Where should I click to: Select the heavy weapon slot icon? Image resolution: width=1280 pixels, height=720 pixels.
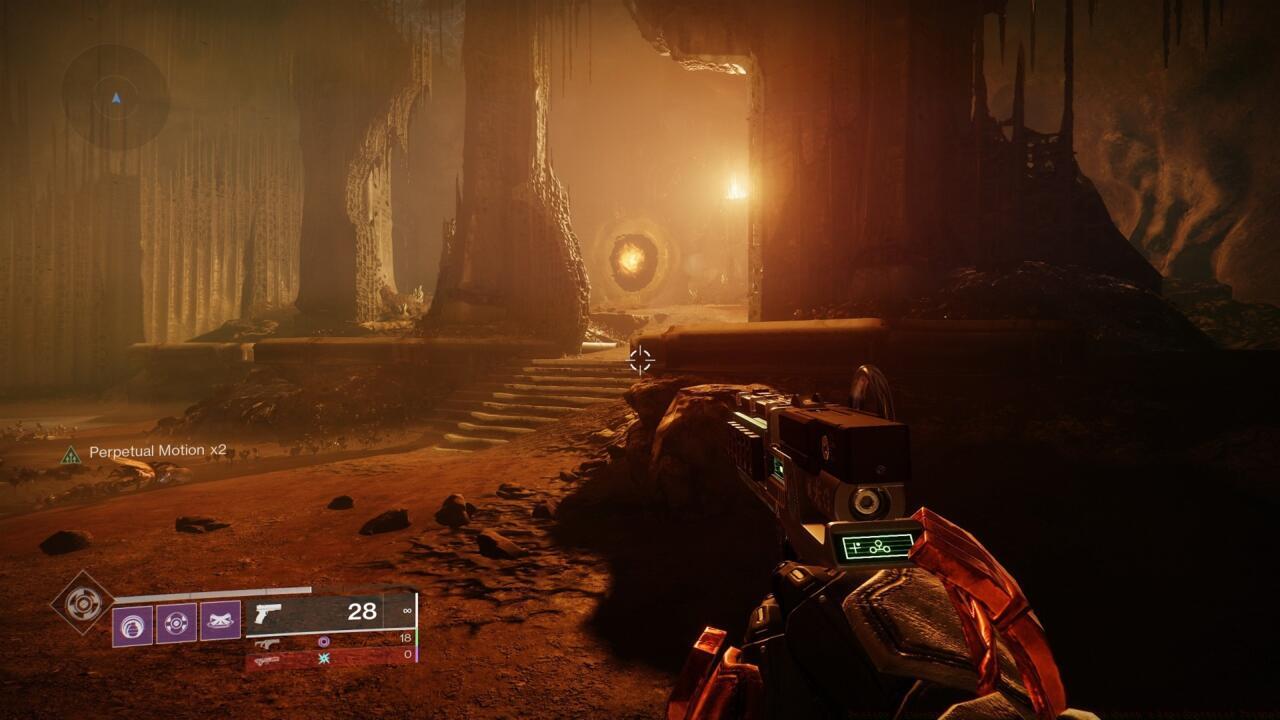(x=266, y=661)
